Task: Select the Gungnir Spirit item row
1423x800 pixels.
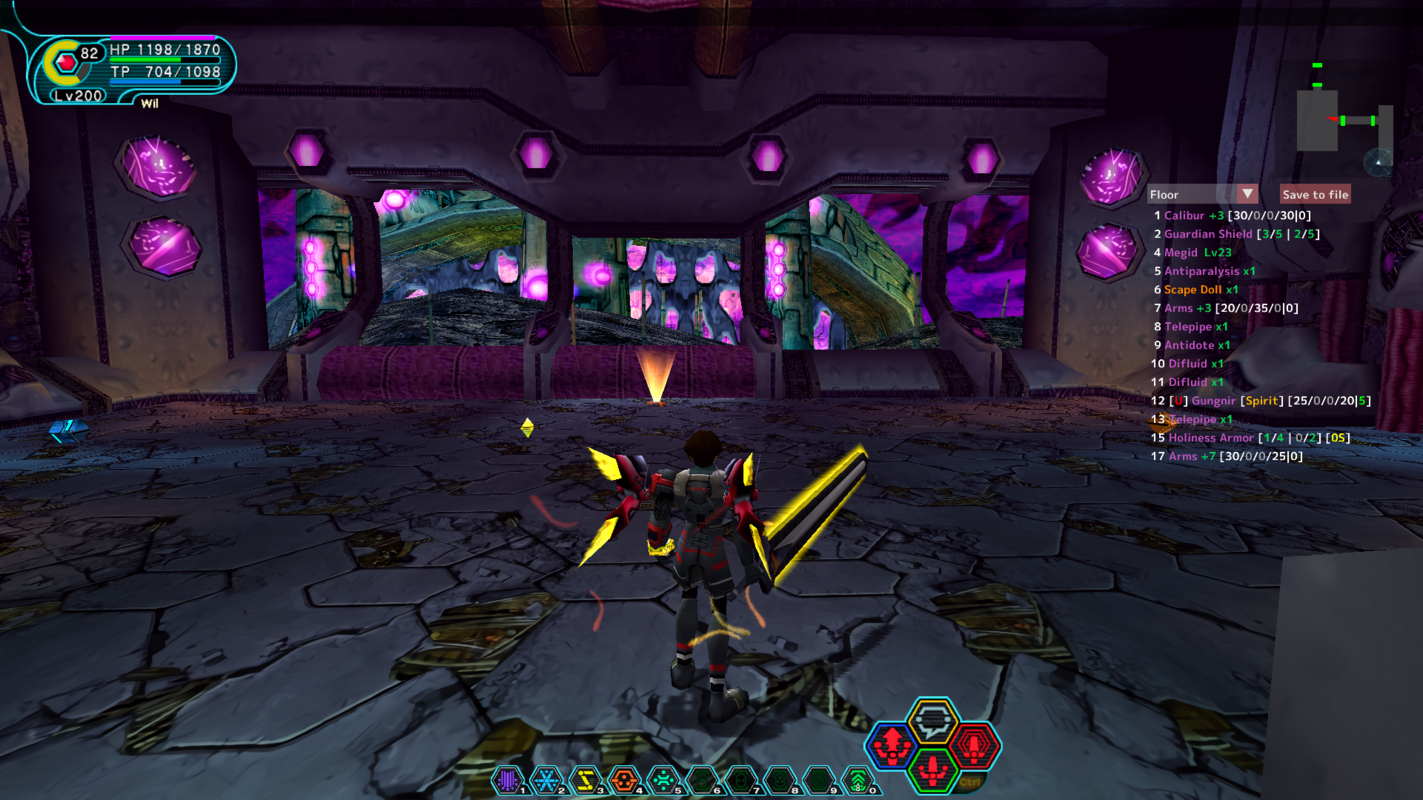Action: click(x=1261, y=401)
